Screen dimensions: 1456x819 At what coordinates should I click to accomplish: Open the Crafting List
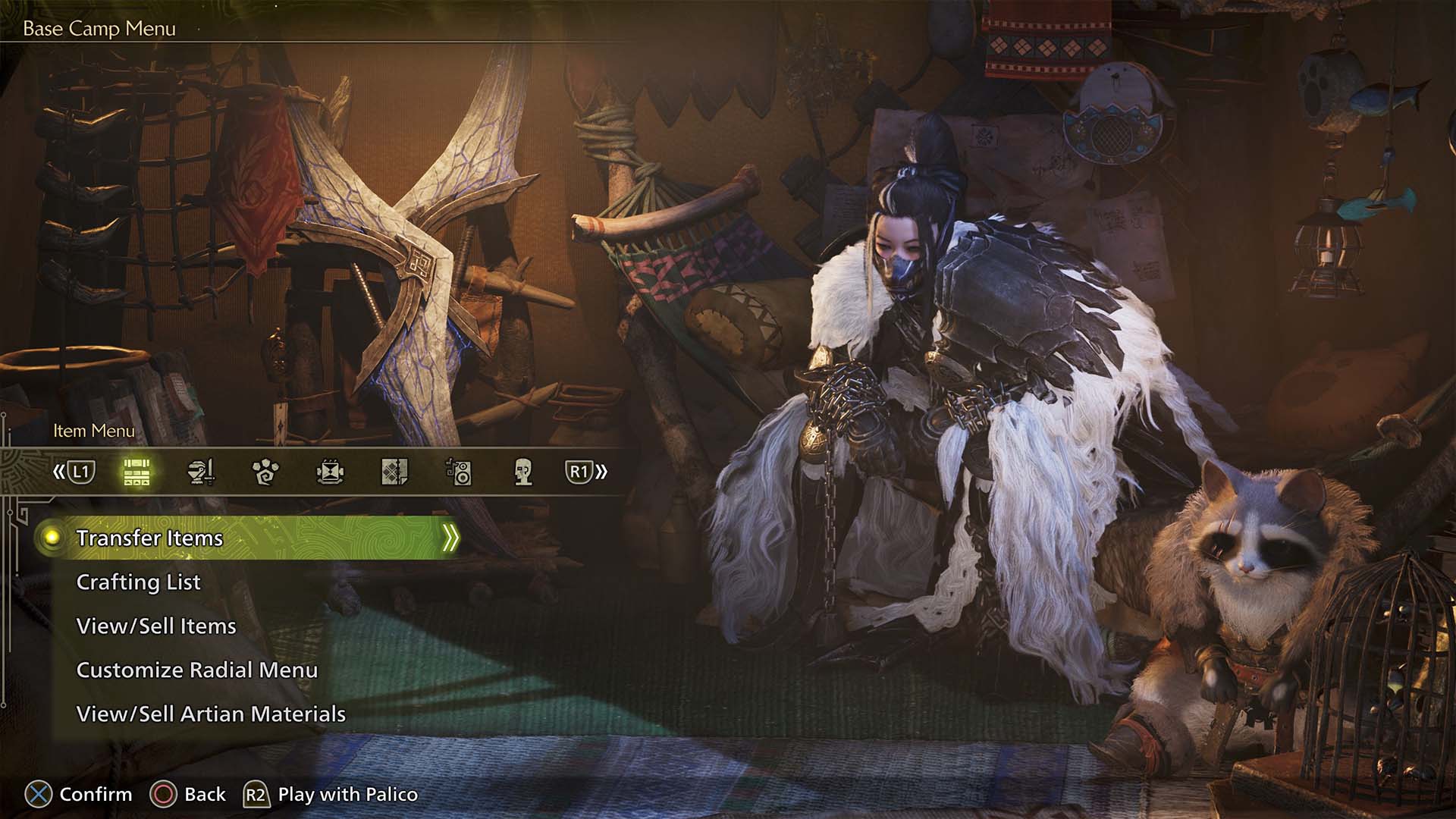tap(138, 582)
